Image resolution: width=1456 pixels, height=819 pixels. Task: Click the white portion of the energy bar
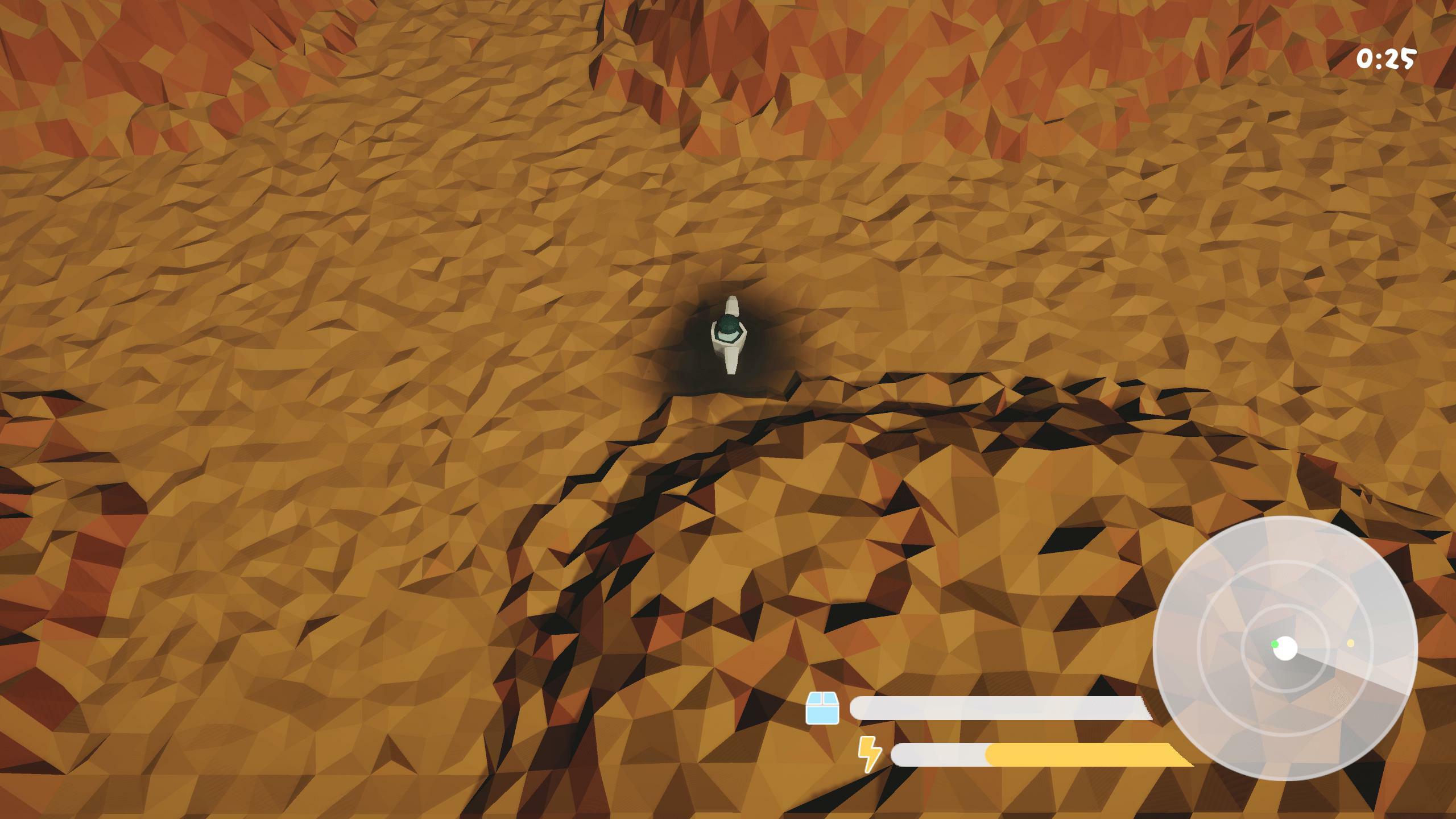click(938, 755)
